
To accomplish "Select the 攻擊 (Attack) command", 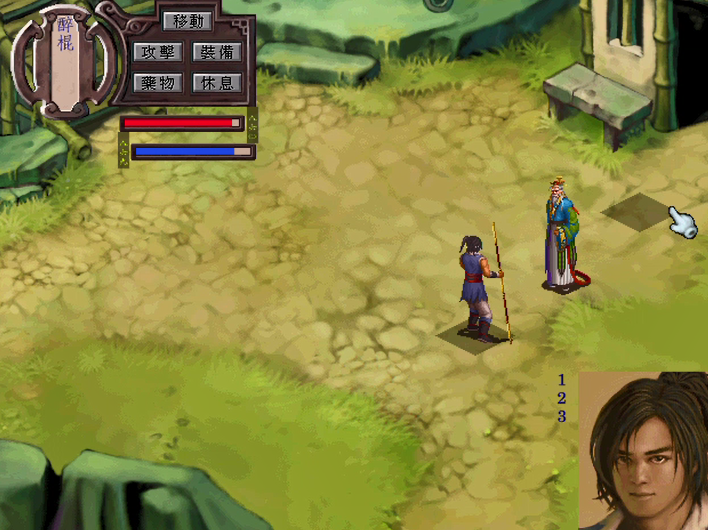I will pyautogui.click(x=157, y=52).
